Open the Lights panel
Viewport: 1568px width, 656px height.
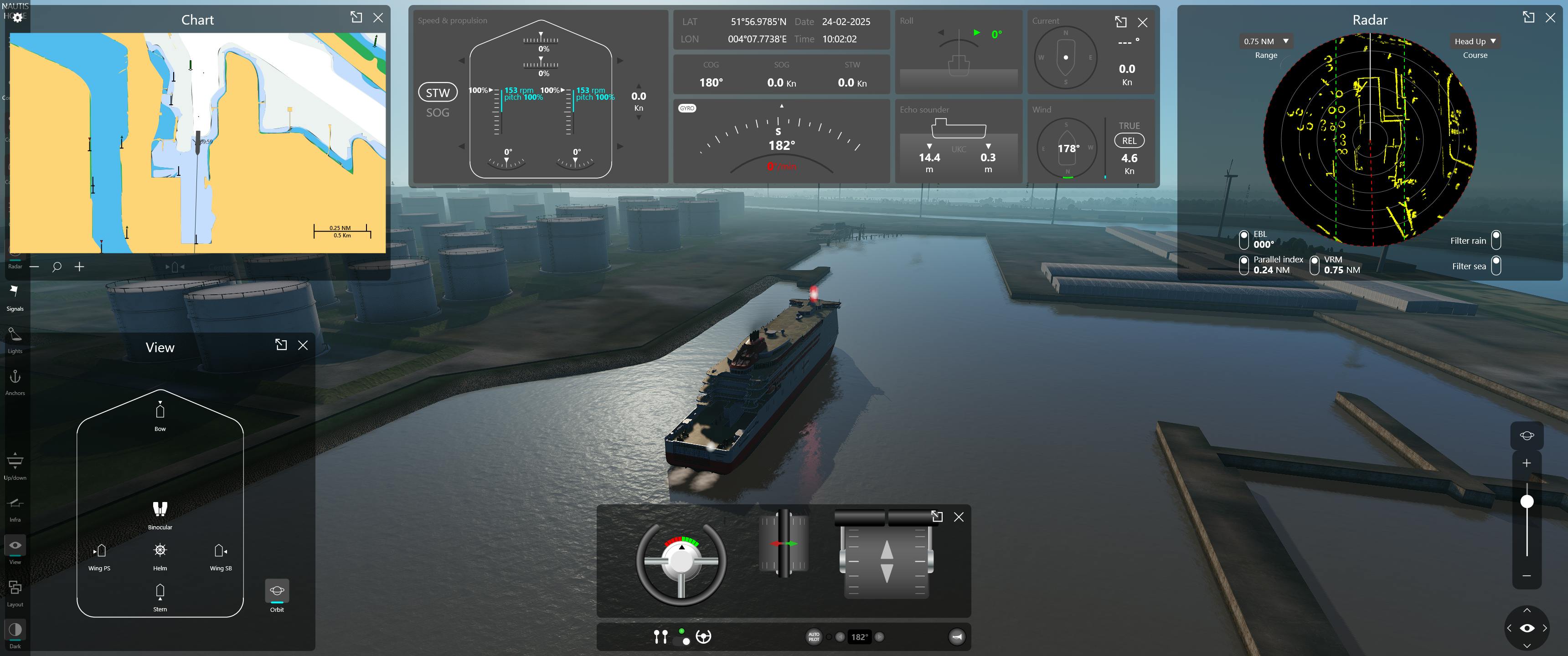15,338
